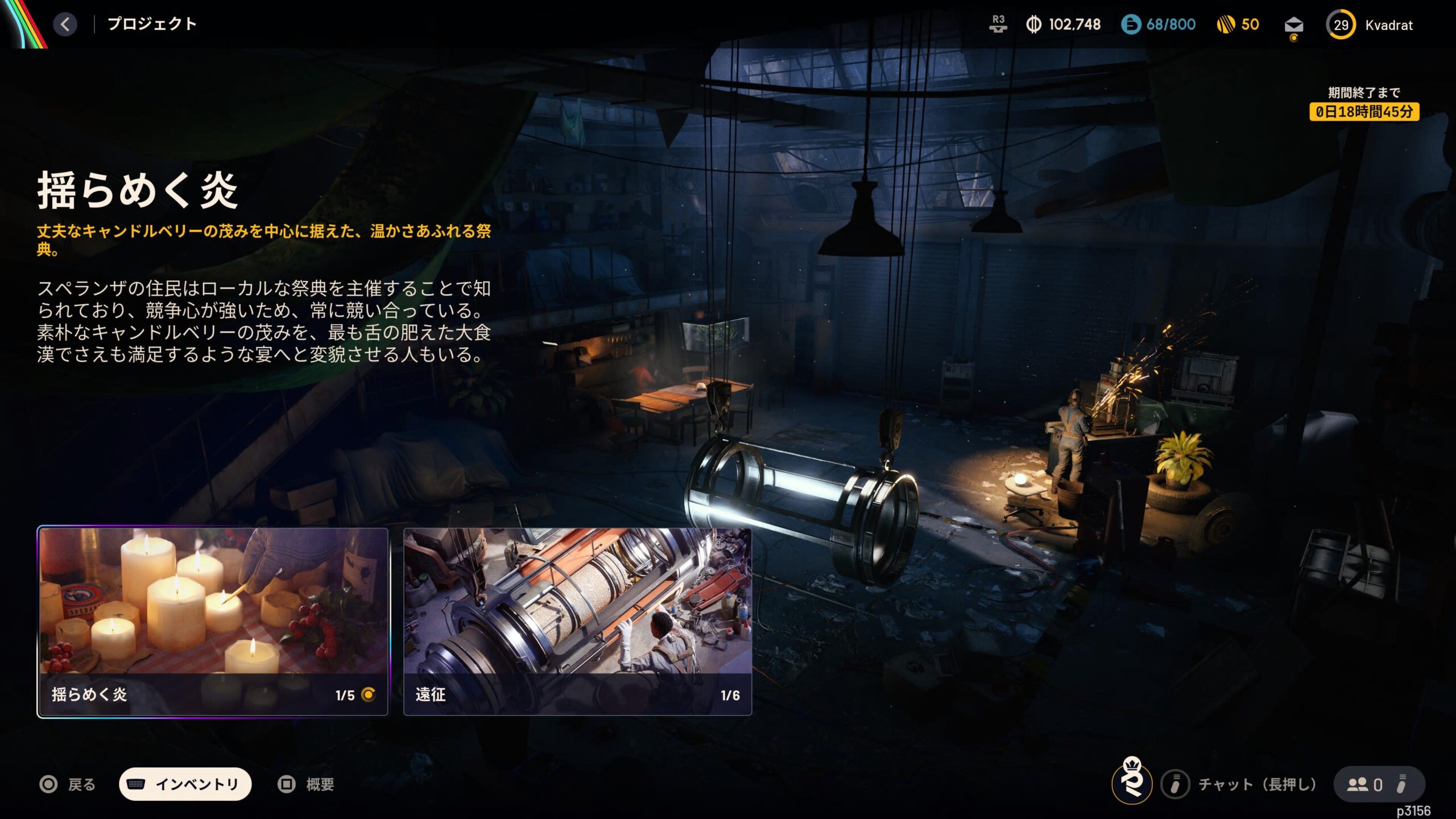Choose the 遠征 project card
1456x819 pixels.
tap(577, 621)
